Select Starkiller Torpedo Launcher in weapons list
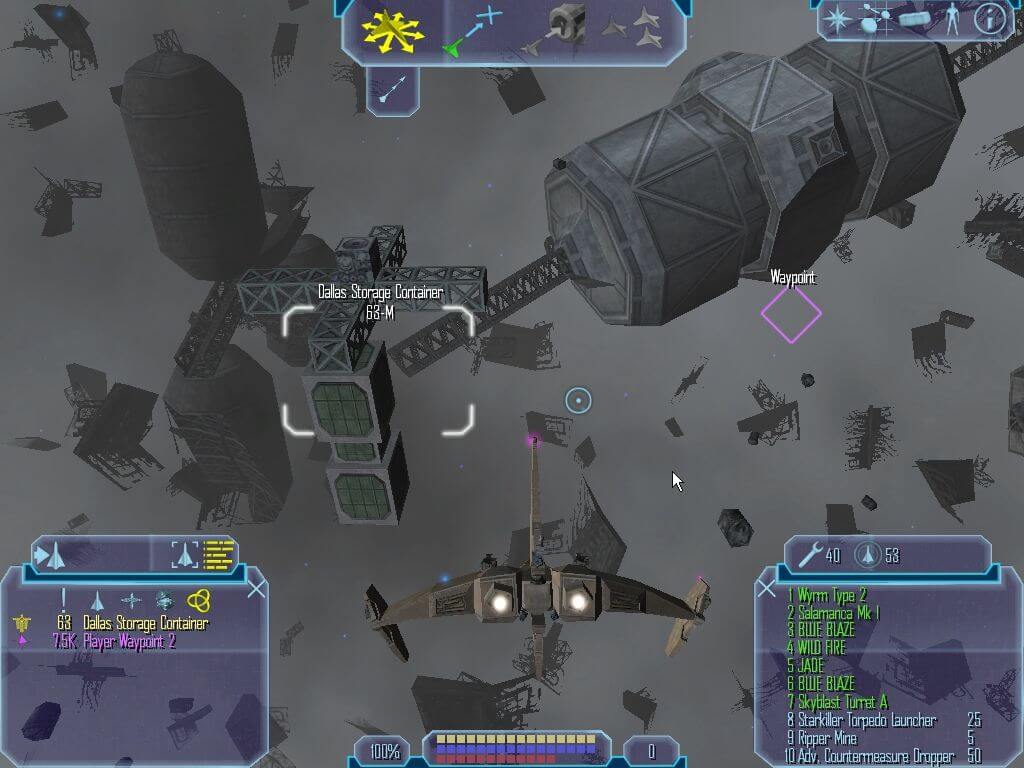The image size is (1024, 768). tap(861, 720)
